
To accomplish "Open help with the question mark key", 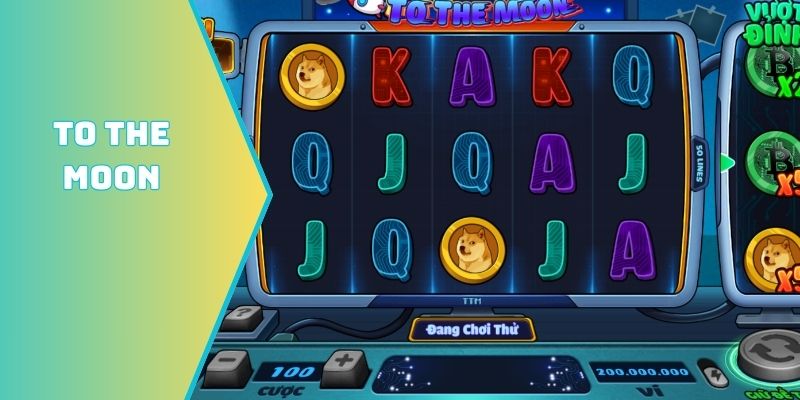I will 240,317.
